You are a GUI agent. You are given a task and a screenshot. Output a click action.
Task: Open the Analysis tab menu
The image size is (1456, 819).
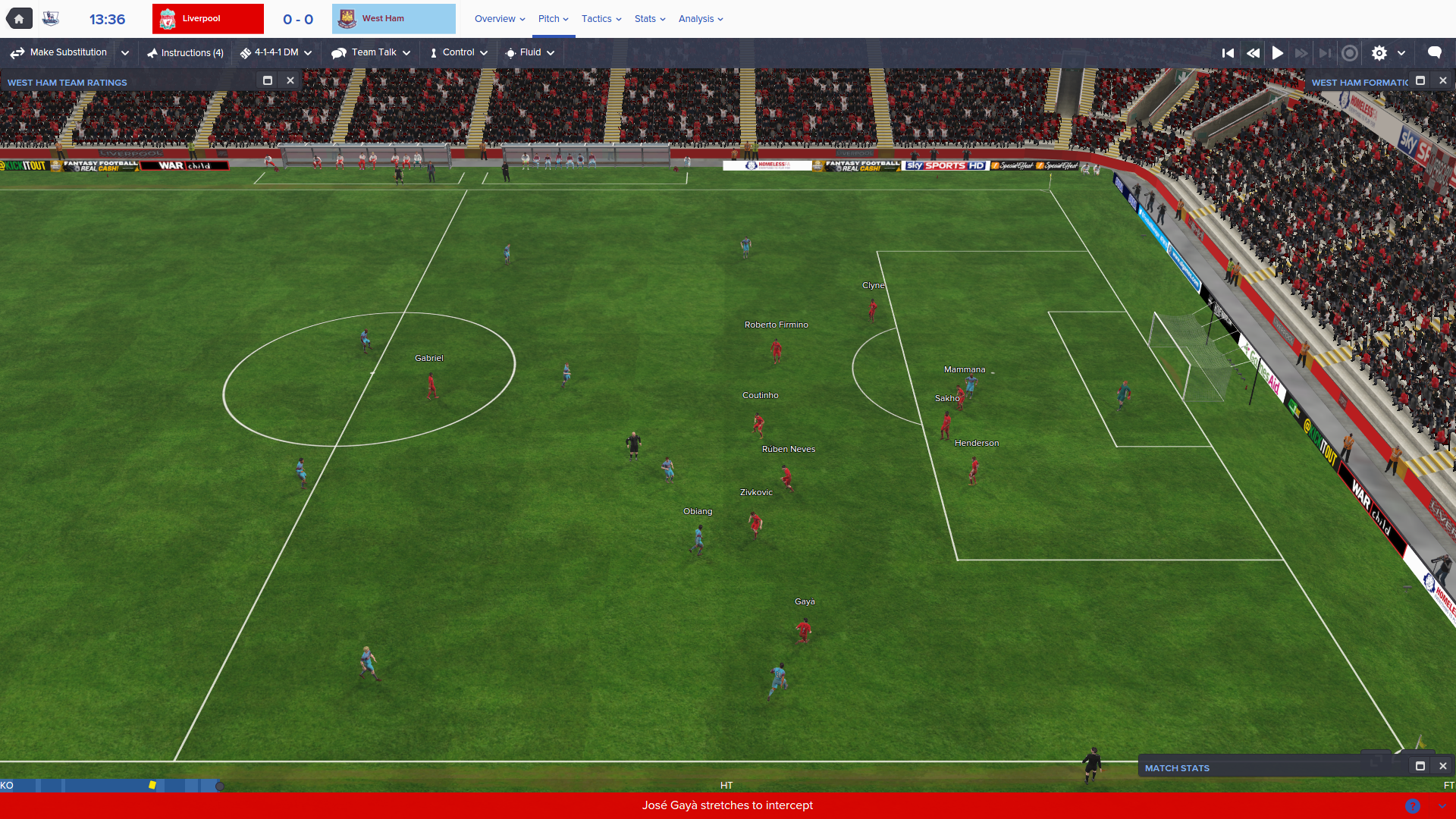701,19
